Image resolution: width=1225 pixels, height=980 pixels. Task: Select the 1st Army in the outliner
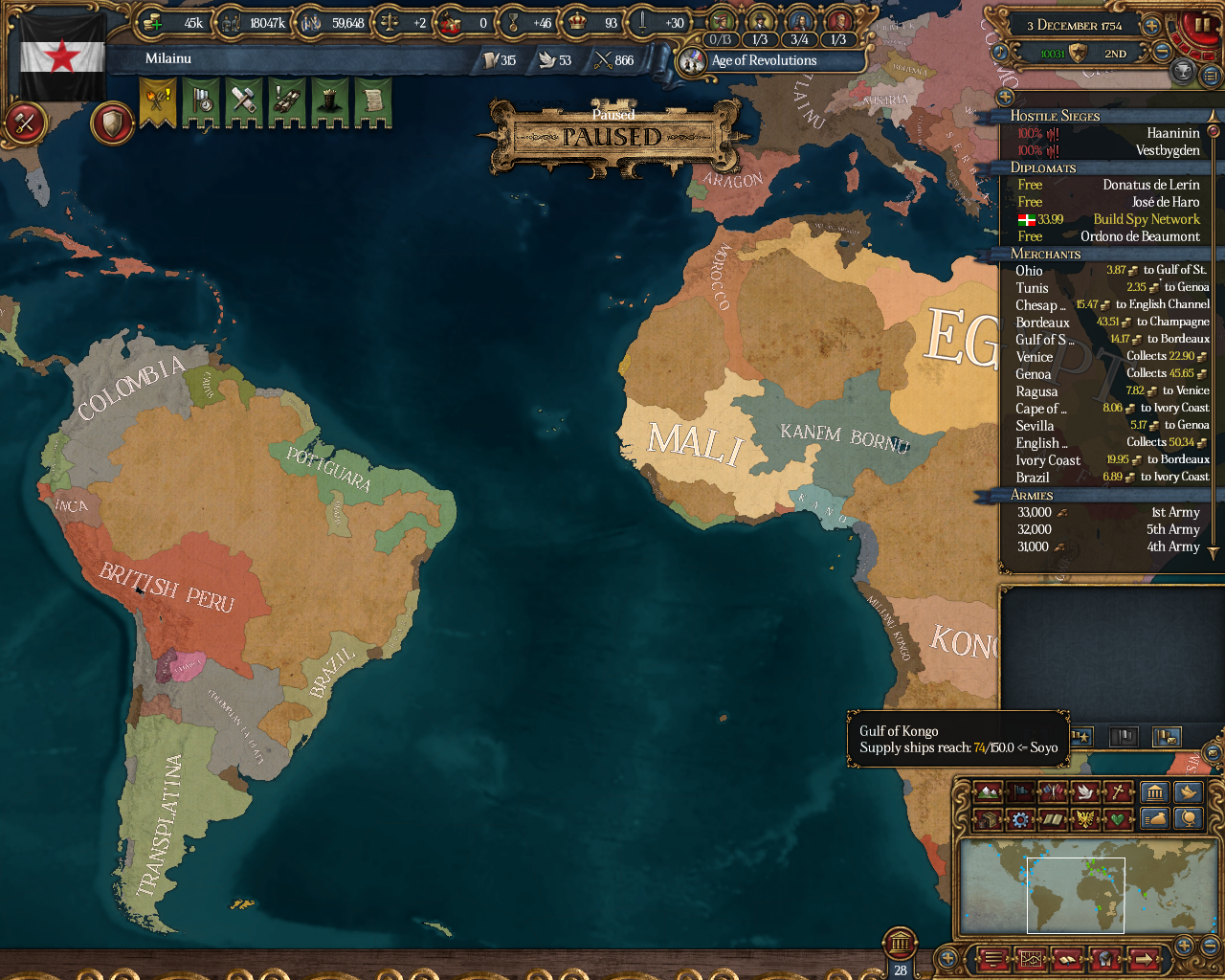tap(1174, 512)
